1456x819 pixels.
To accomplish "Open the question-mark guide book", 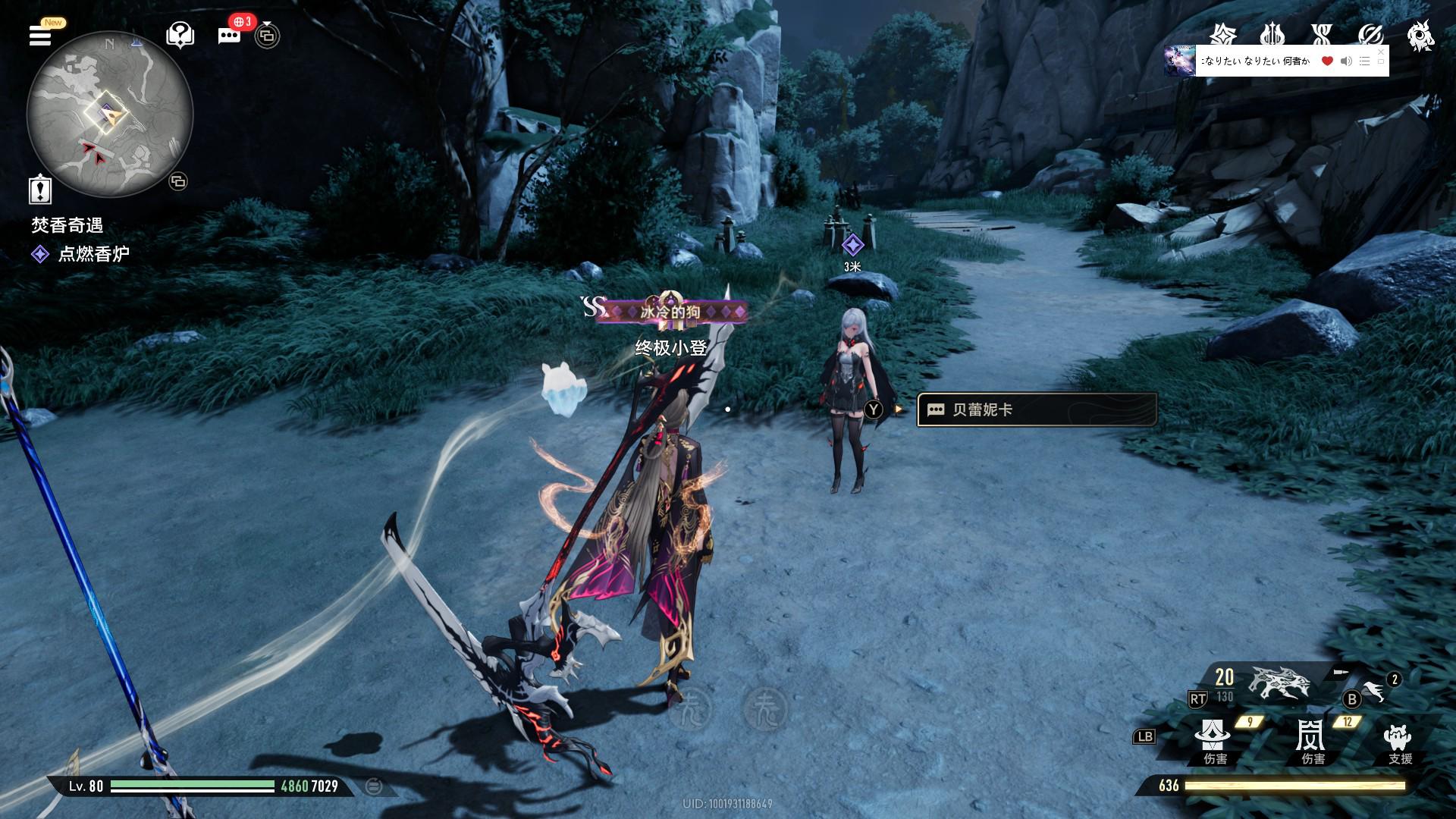I will point(180,35).
